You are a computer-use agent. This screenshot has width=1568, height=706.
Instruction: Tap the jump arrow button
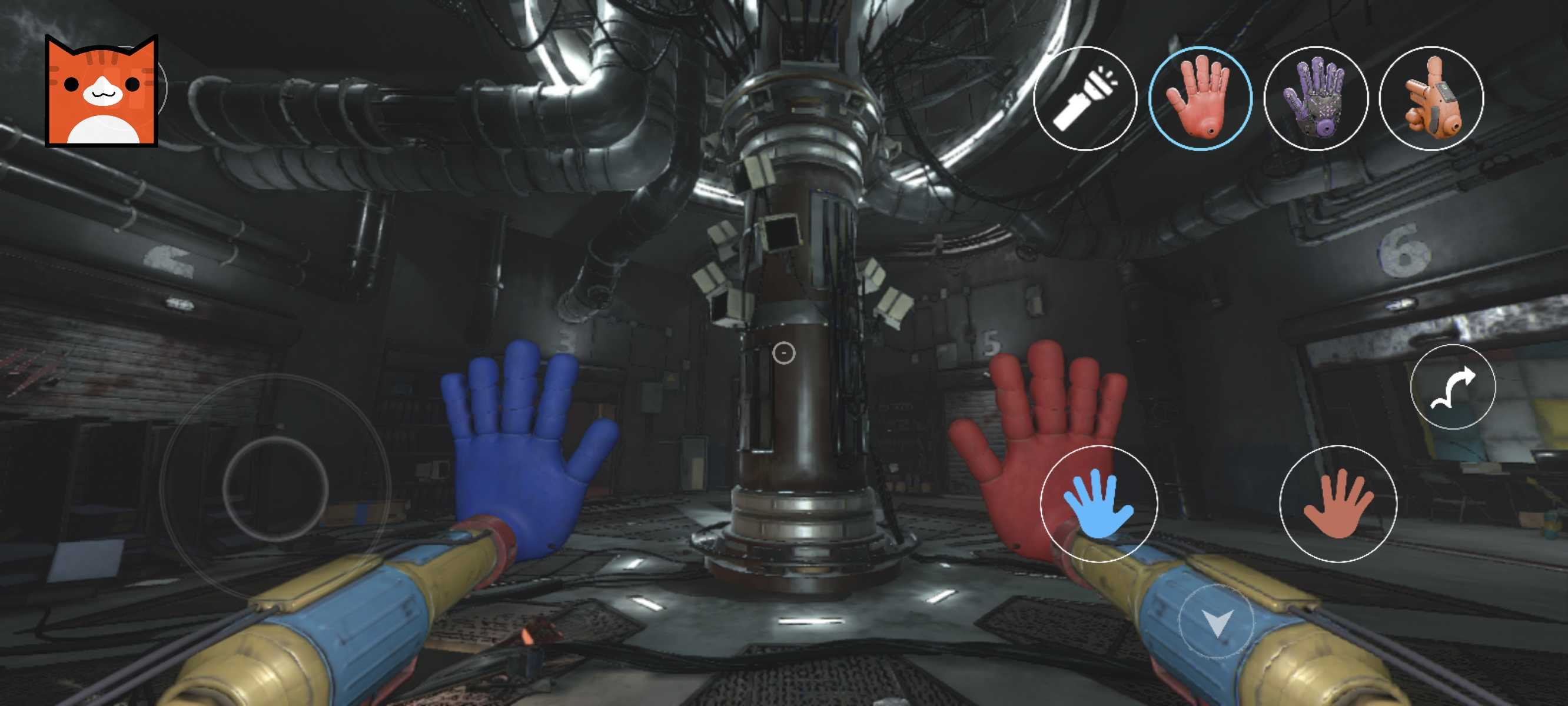pos(1453,387)
